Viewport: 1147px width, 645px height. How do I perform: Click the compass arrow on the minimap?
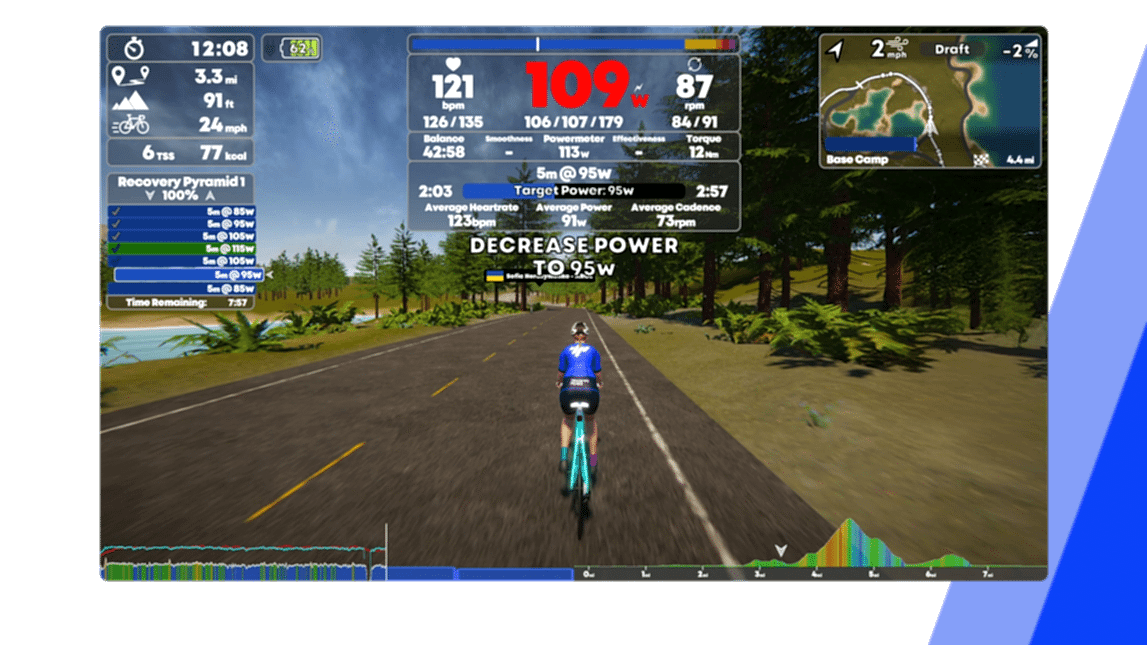[836, 49]
